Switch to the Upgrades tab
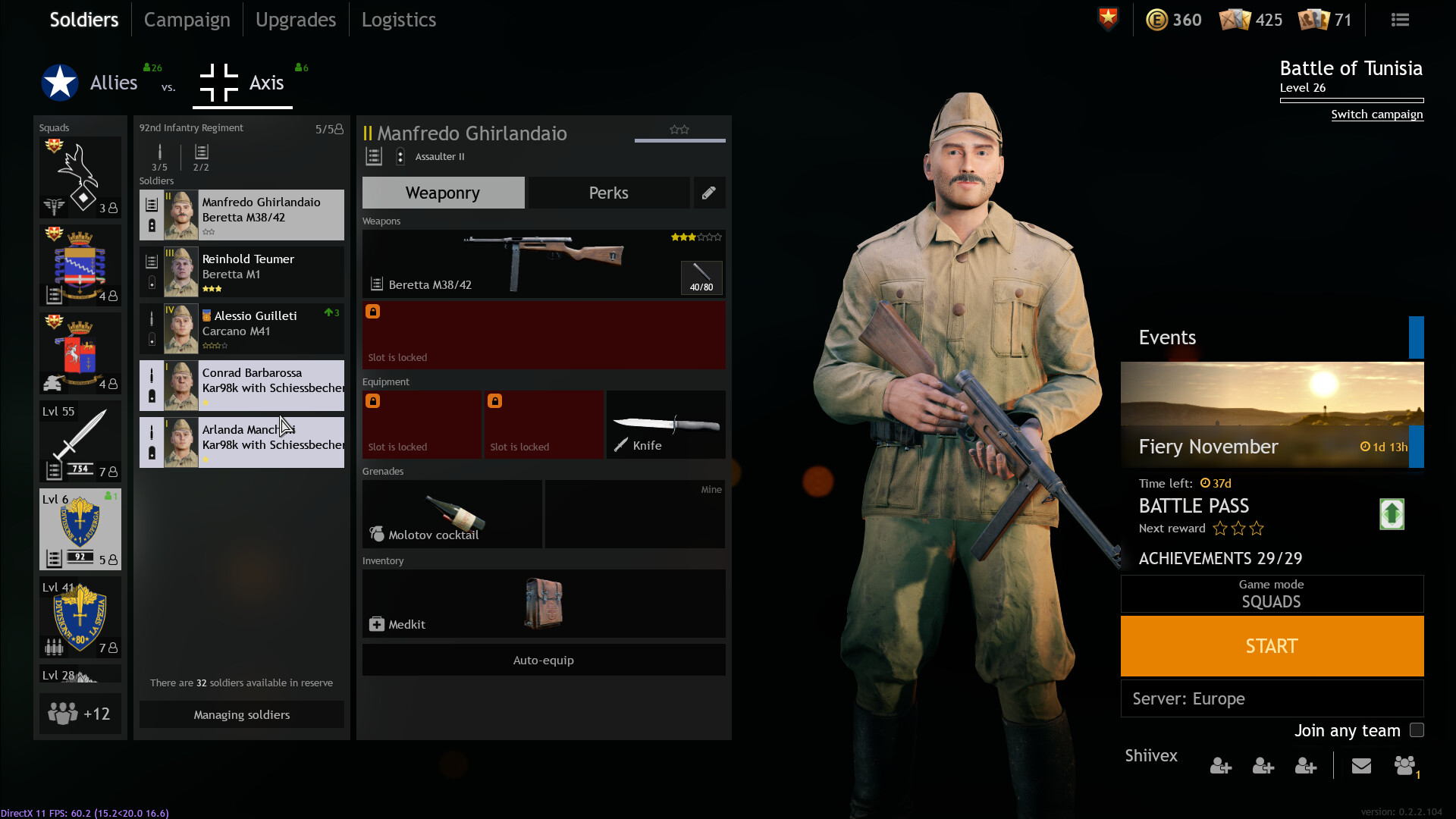1456x819 pixels. point(295,20)
